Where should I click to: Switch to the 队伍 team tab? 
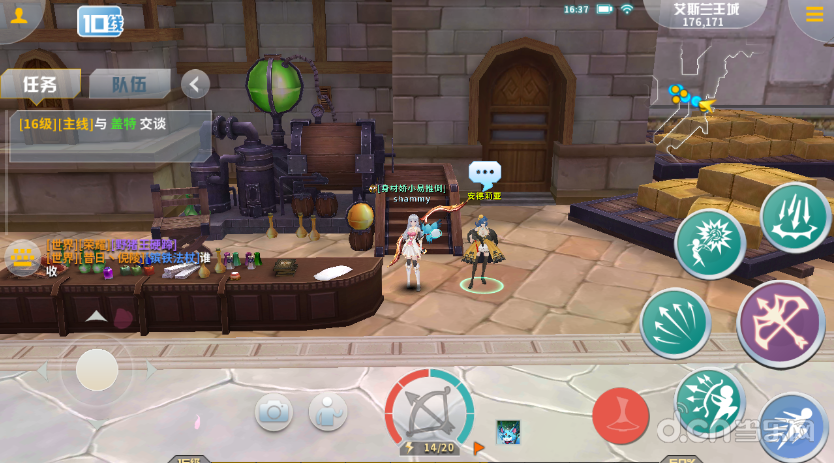click(x=129, y=85)
